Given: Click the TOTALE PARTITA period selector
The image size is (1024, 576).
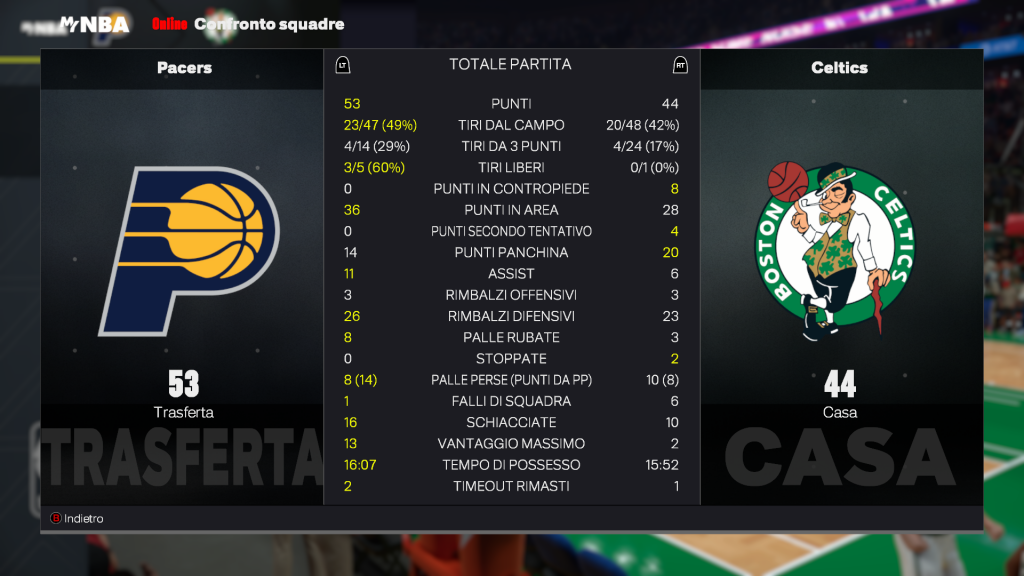Looking at the screenshot, I should pos(510,65).
